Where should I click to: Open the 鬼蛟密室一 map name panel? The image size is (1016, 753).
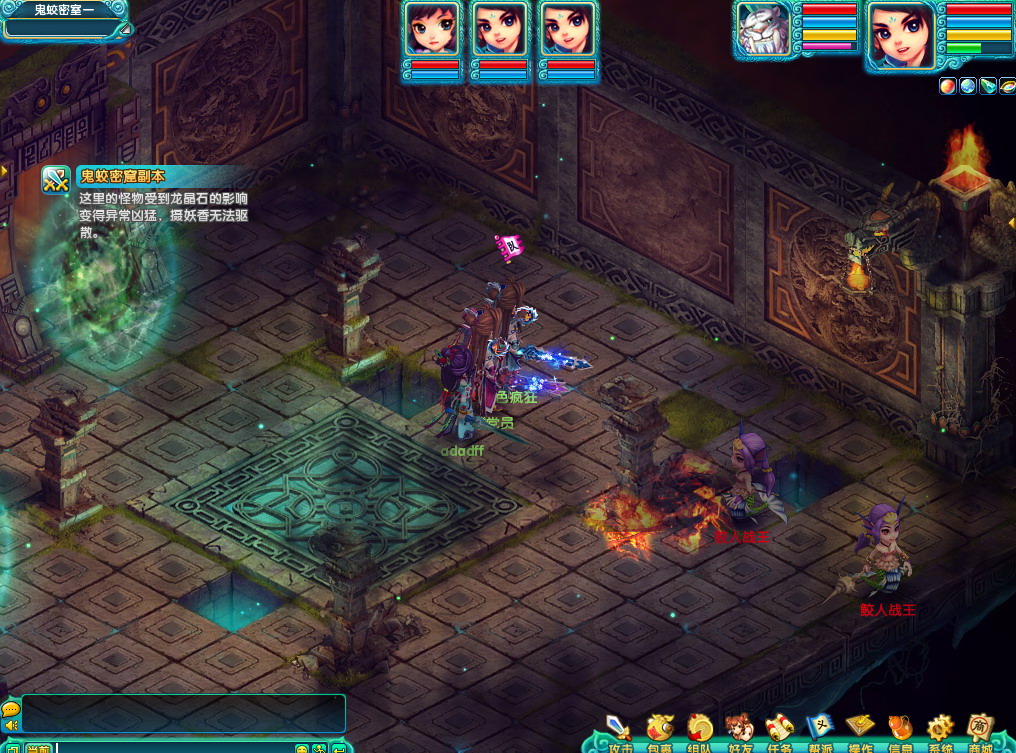[63, 19]
